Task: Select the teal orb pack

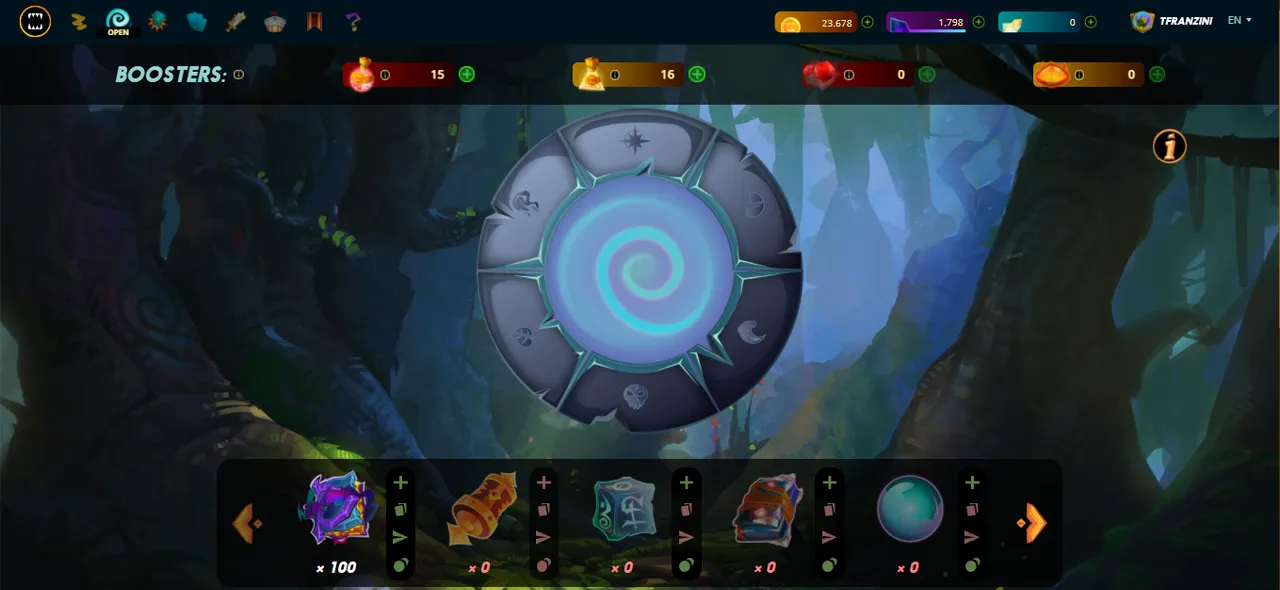Action: pyautogui.click(x=910, y=508)
